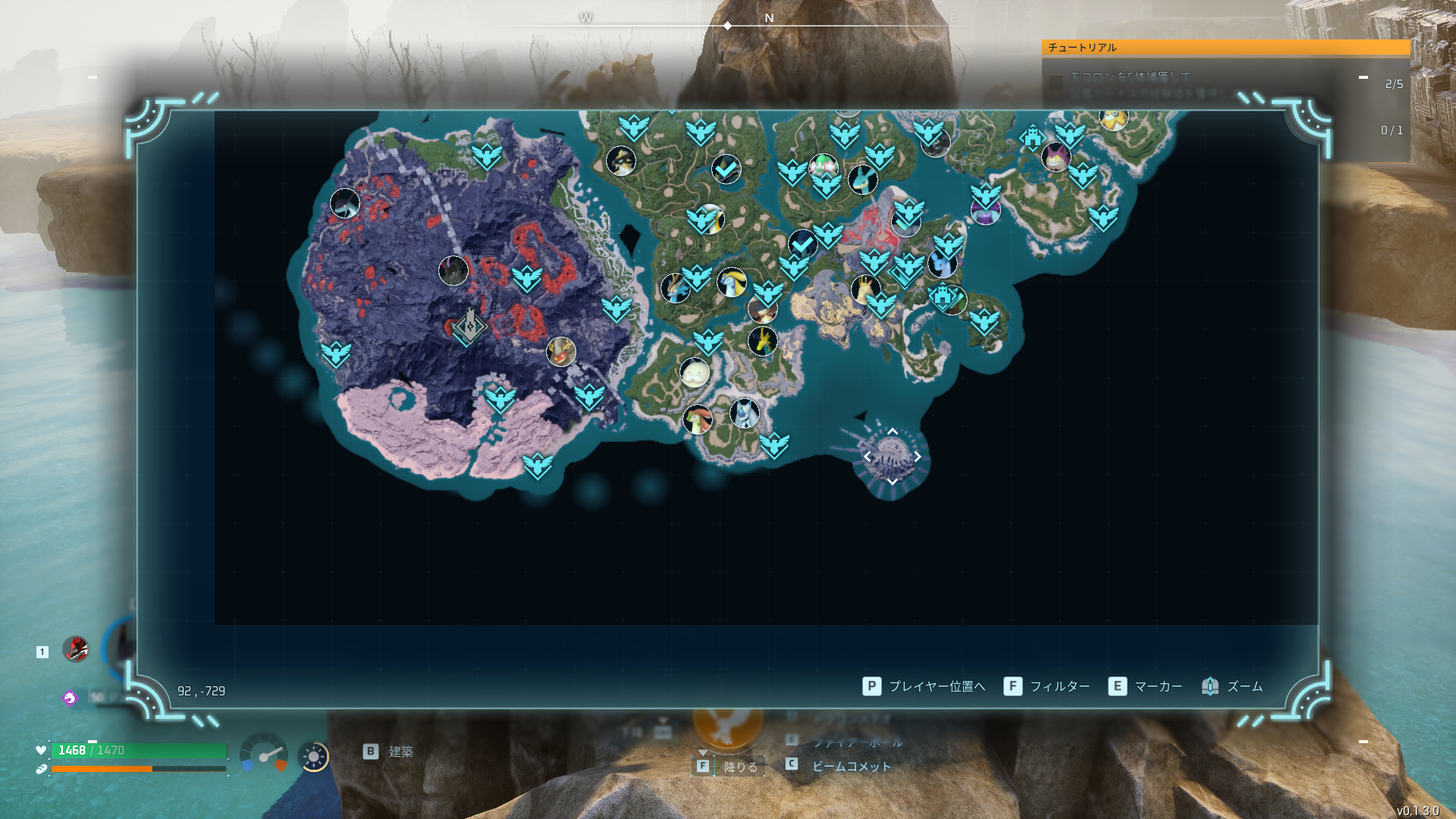Select the yellow lightning creature boss icon
Screen dimensions: 1456x819
click(x=763, y=341)
